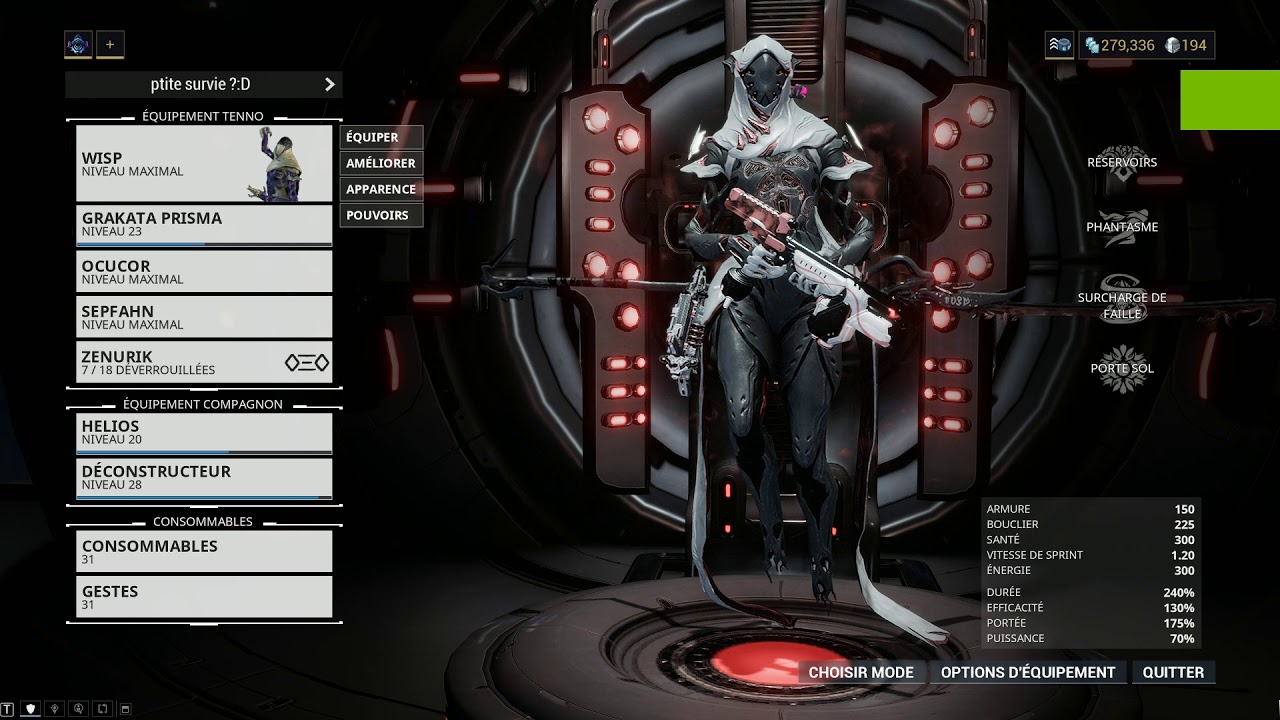
Task: Open the Helios companion slot
Action: pos(204,432)
